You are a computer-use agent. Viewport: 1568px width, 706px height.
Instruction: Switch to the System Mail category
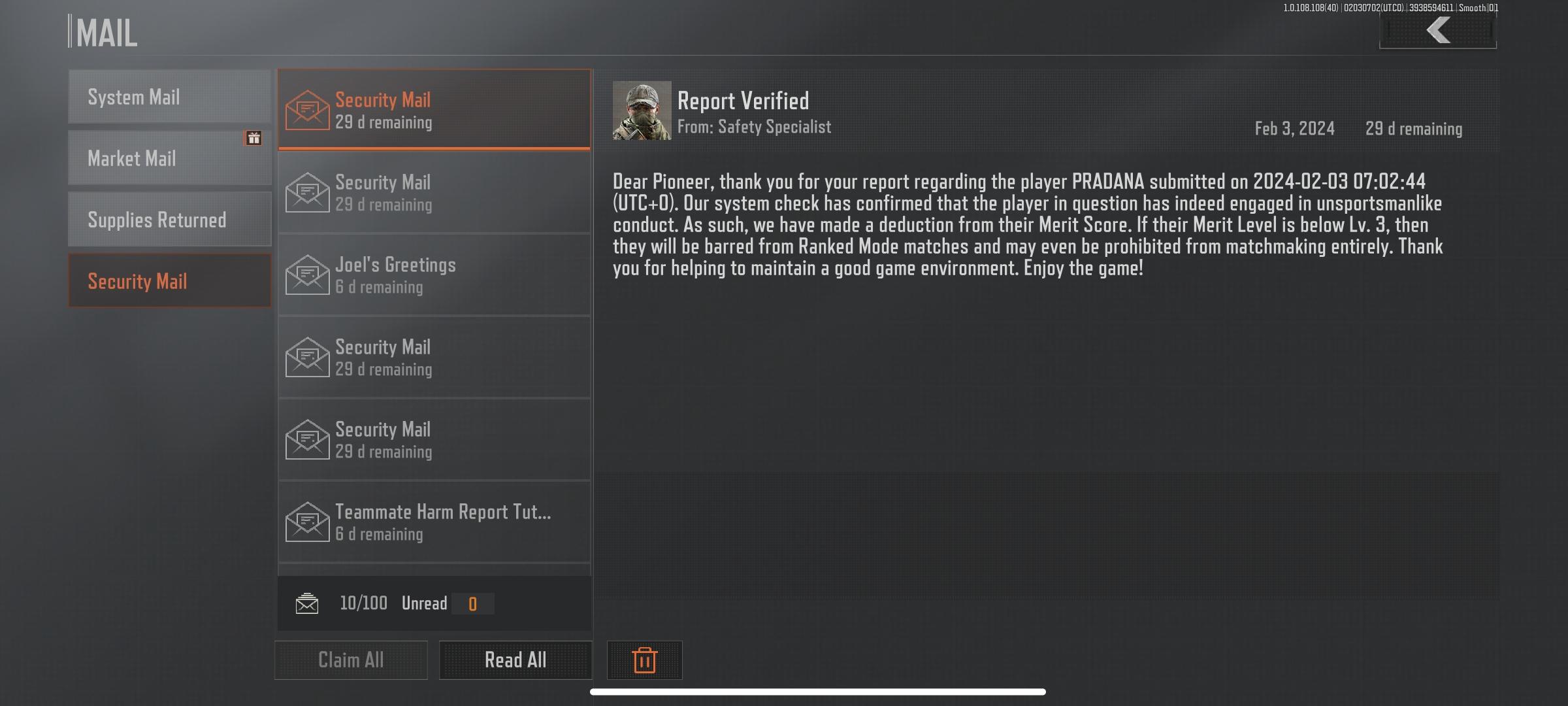169,96
